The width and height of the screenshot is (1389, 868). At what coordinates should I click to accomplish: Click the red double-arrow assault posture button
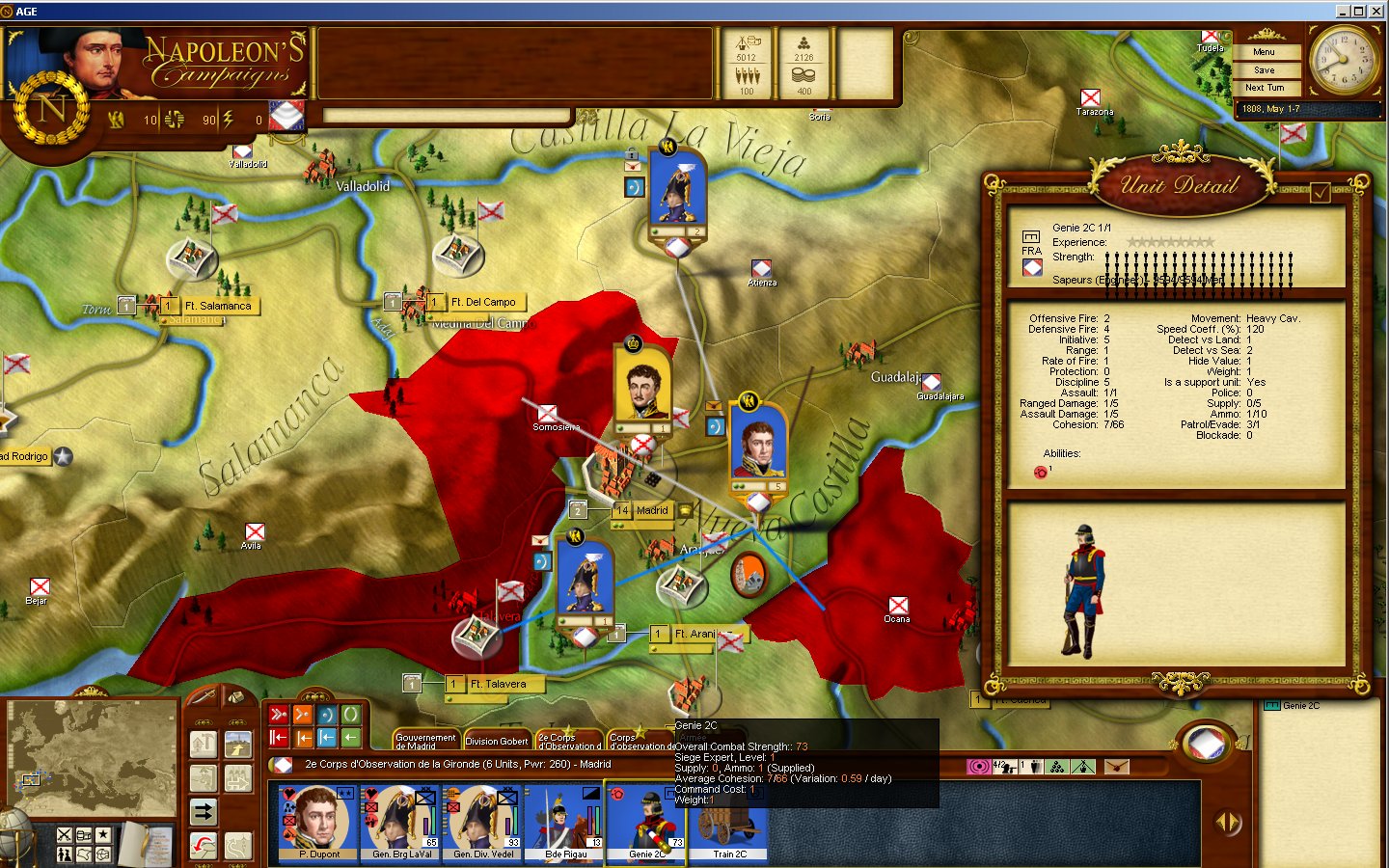[279, 715]
